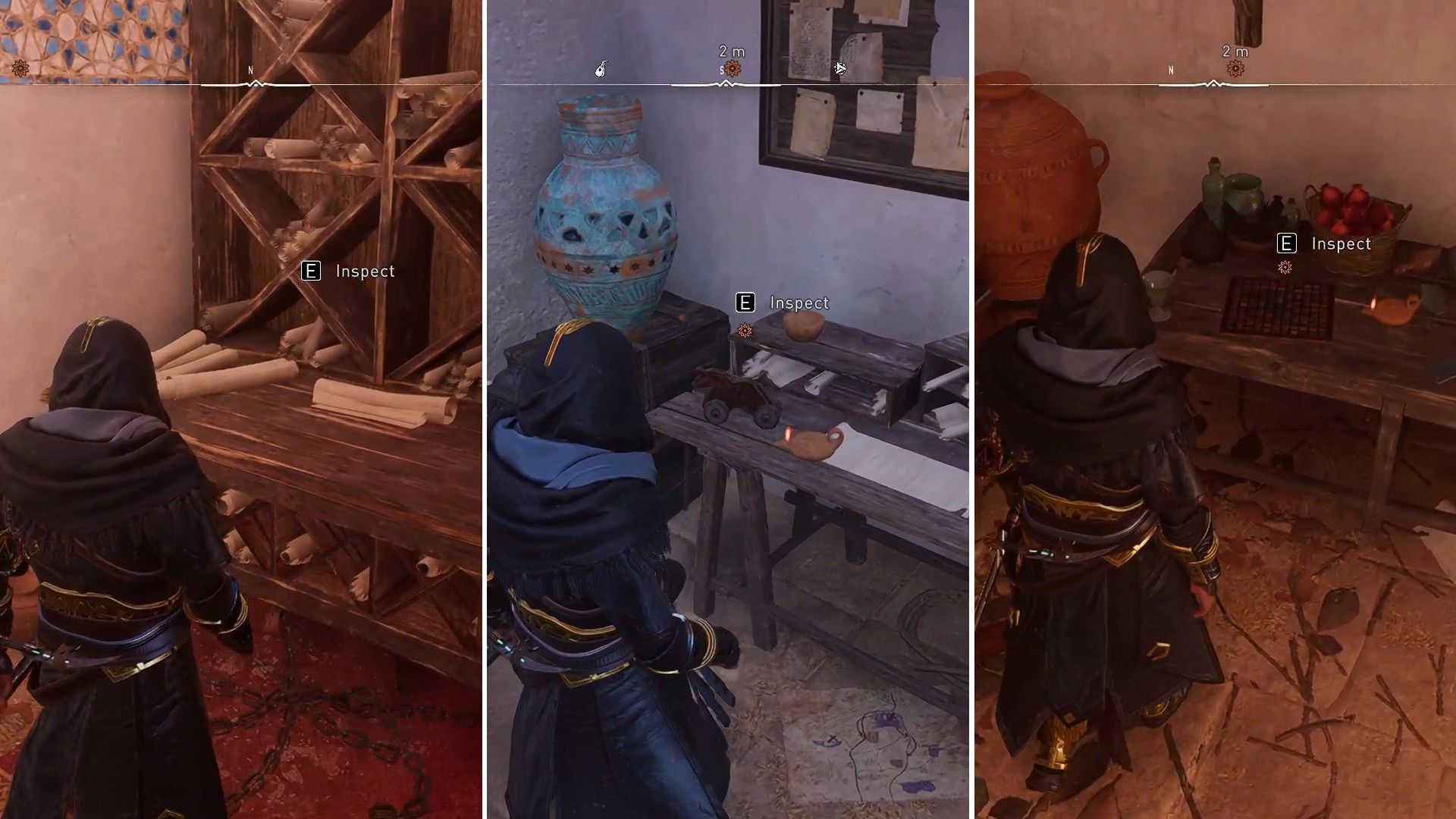
Task: Click the E key icon beside the middle Inspect prompt
Action: click(746, 303)
